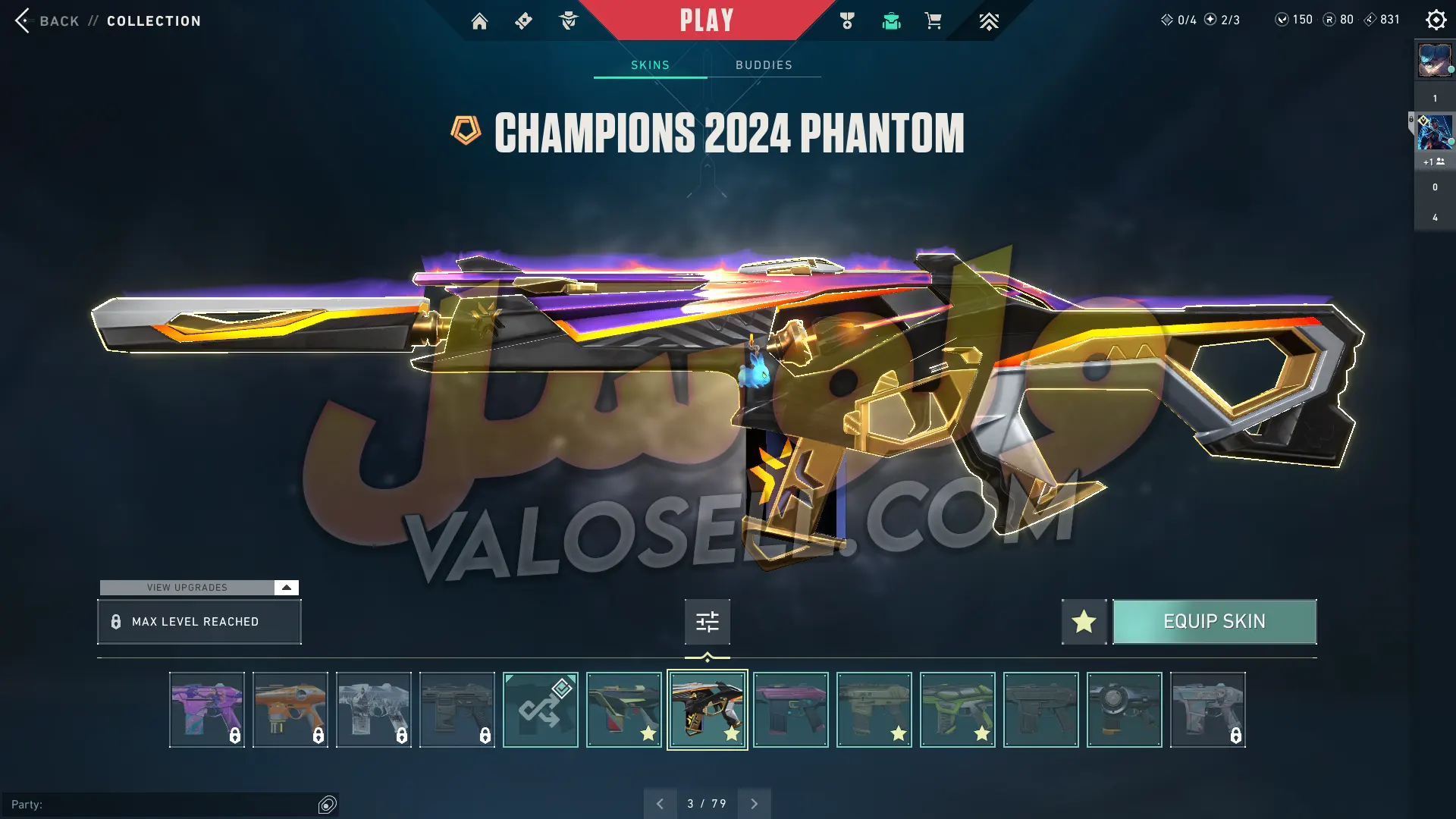Switch to the Buddies tab
The width and height of the screenshot is (1456, 819).
[x=763, y=65]
